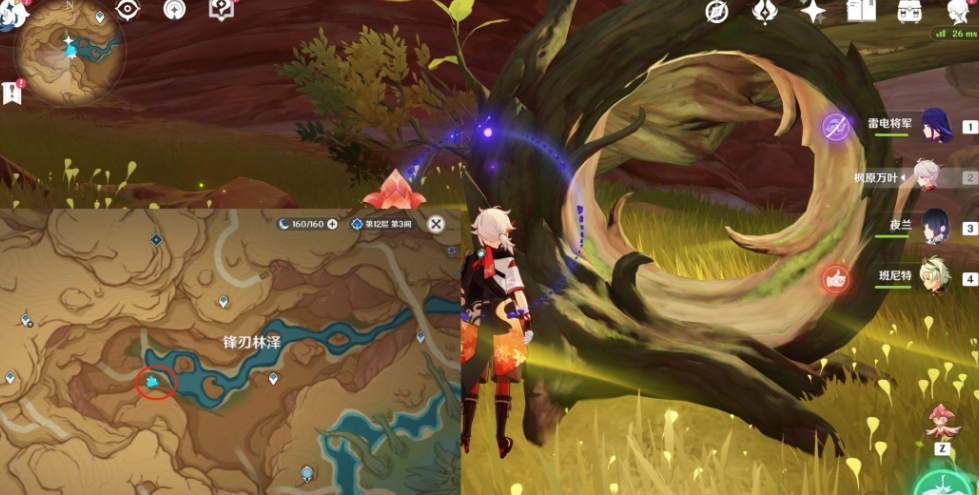The width and height of the screenshot is (979, 495).
Task: Open the Wish star icon
Action: pos(812,11)
